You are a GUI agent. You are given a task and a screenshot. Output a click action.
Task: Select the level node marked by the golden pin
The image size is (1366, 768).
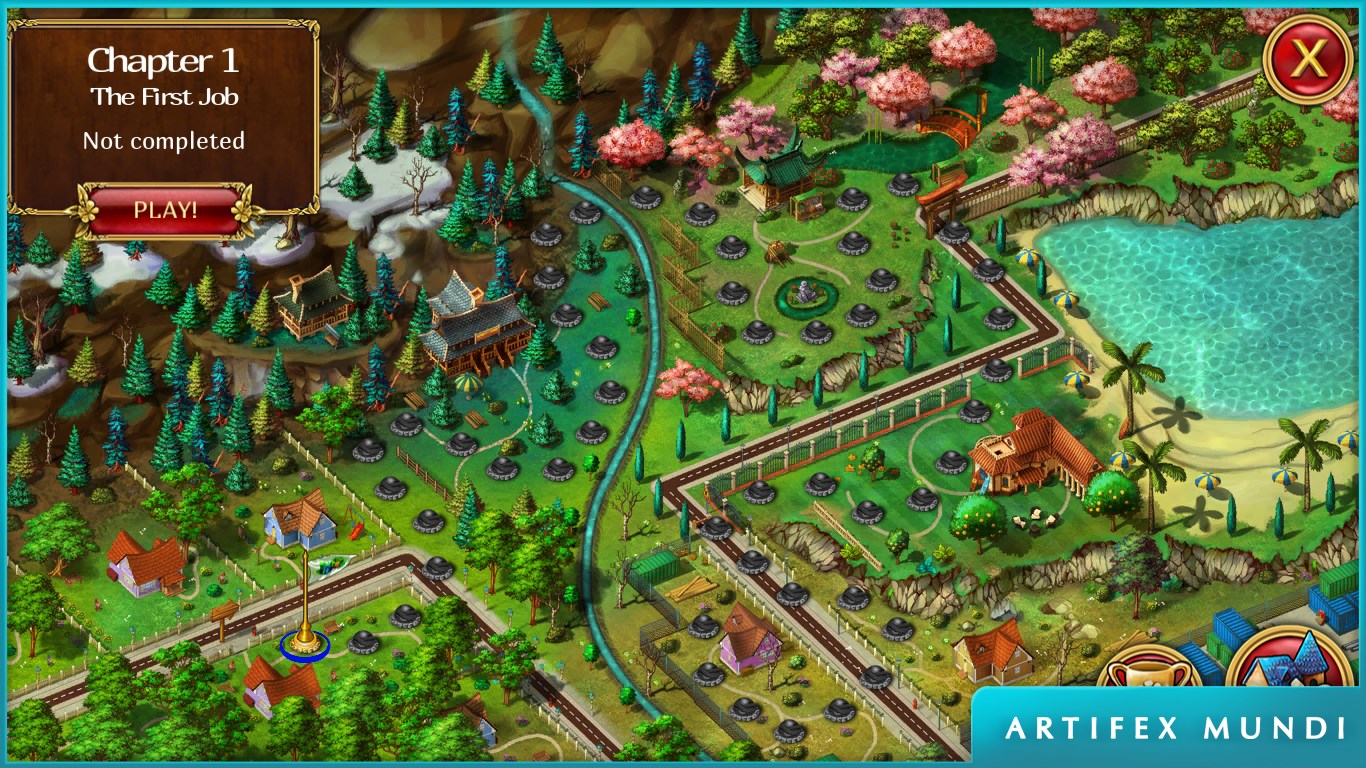305,645
